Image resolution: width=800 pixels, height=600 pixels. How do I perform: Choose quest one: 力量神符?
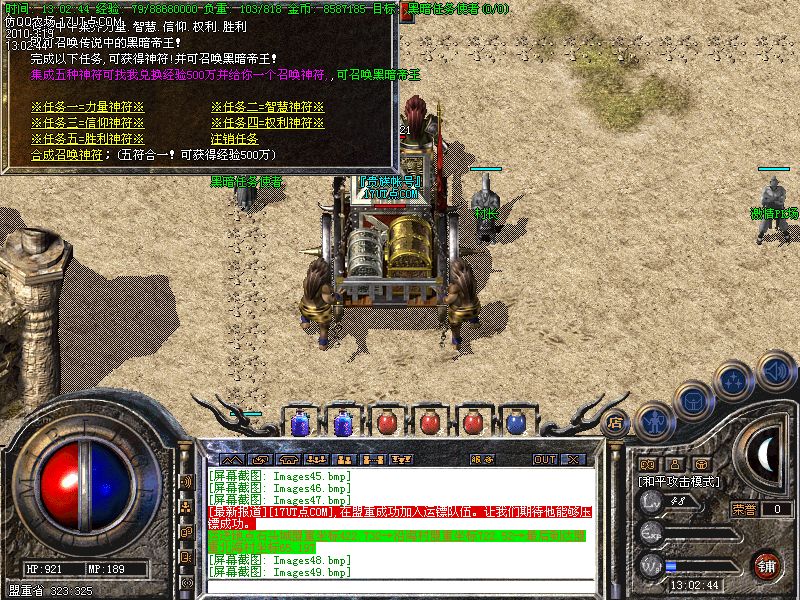87,107
